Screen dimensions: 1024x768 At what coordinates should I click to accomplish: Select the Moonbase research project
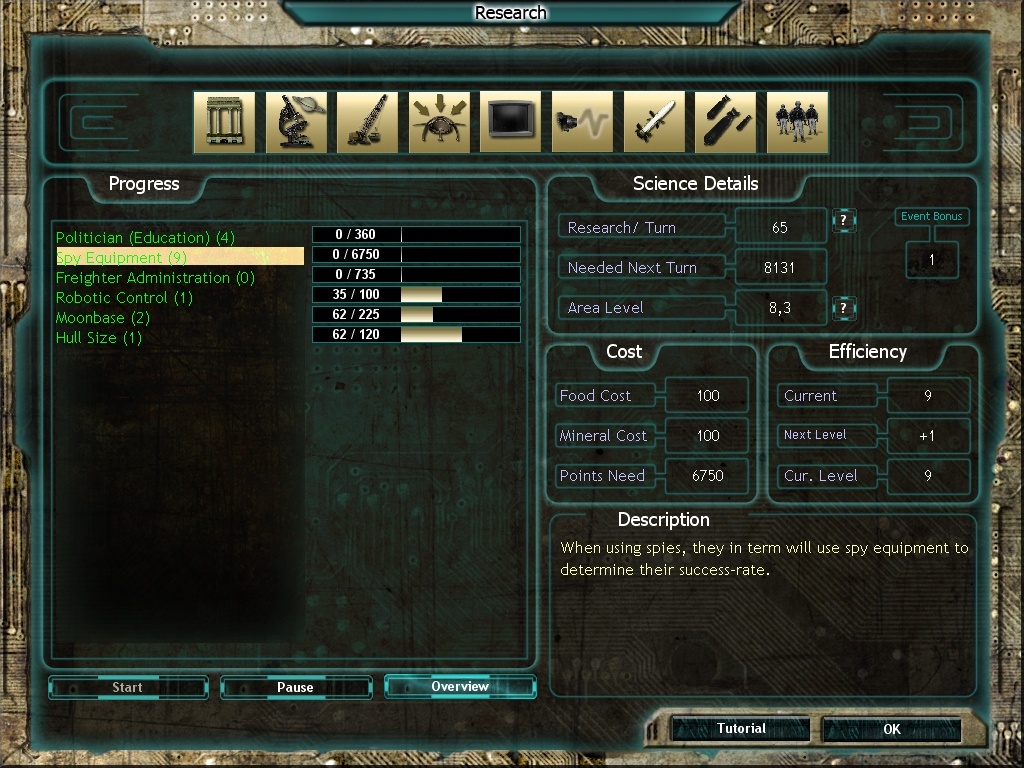[102, 318]
